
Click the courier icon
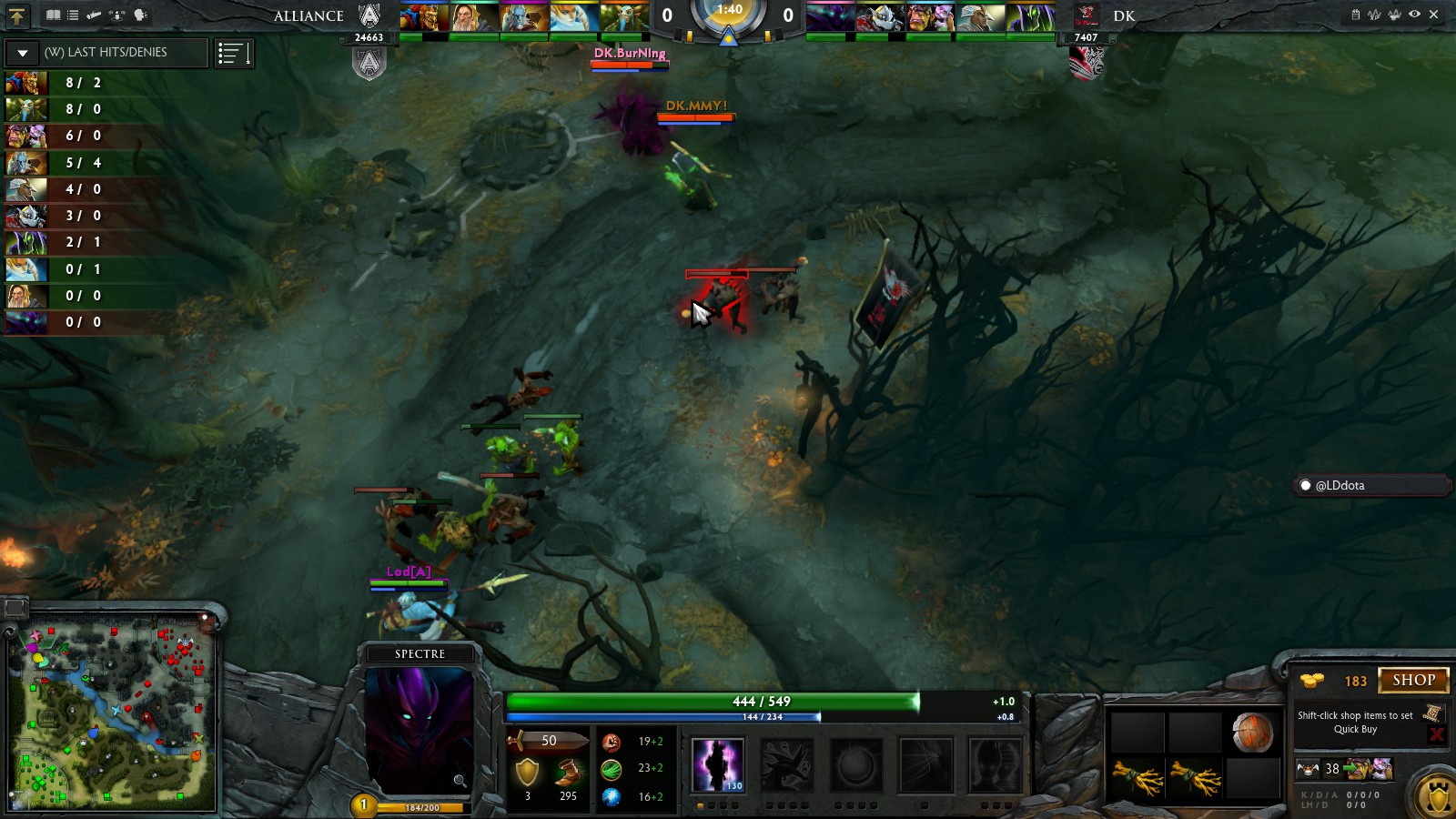coord(1308,770)
